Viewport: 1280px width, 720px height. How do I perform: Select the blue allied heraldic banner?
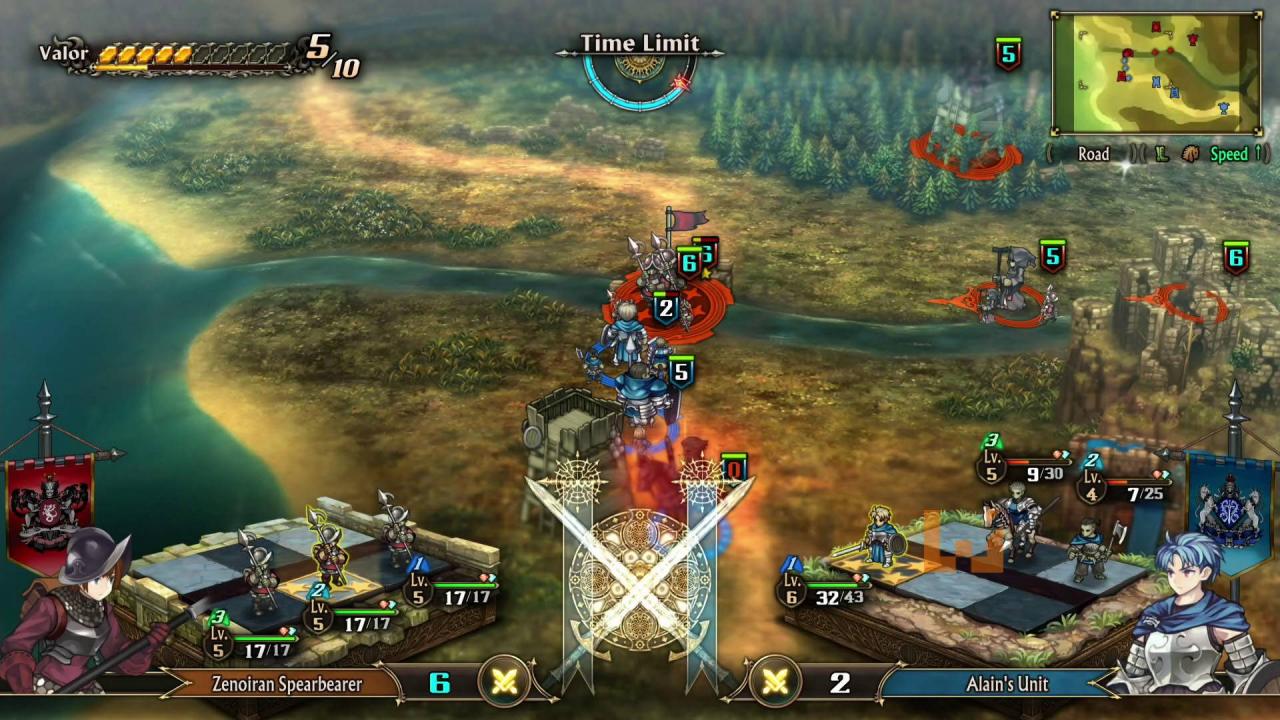pos(1229,510)
